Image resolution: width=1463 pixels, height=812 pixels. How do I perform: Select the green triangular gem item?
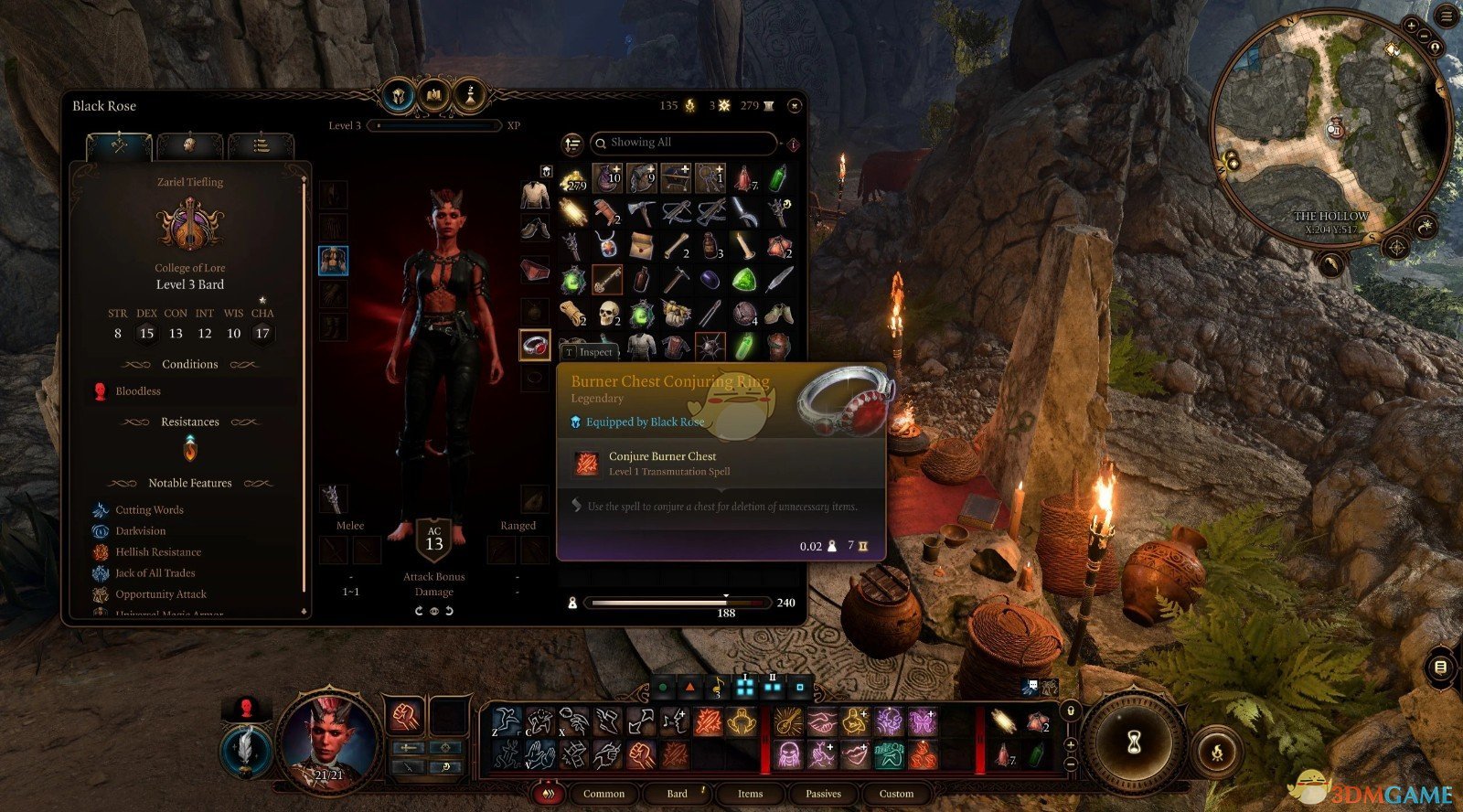pos(744,279)
